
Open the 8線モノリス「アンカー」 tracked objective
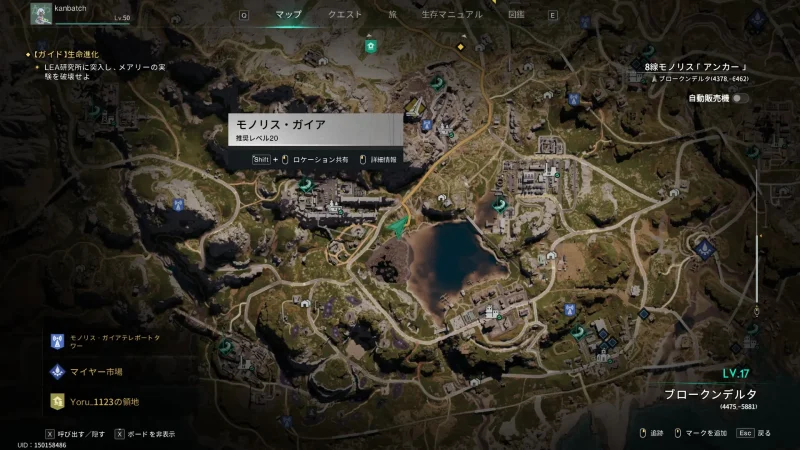click(696, 67)
